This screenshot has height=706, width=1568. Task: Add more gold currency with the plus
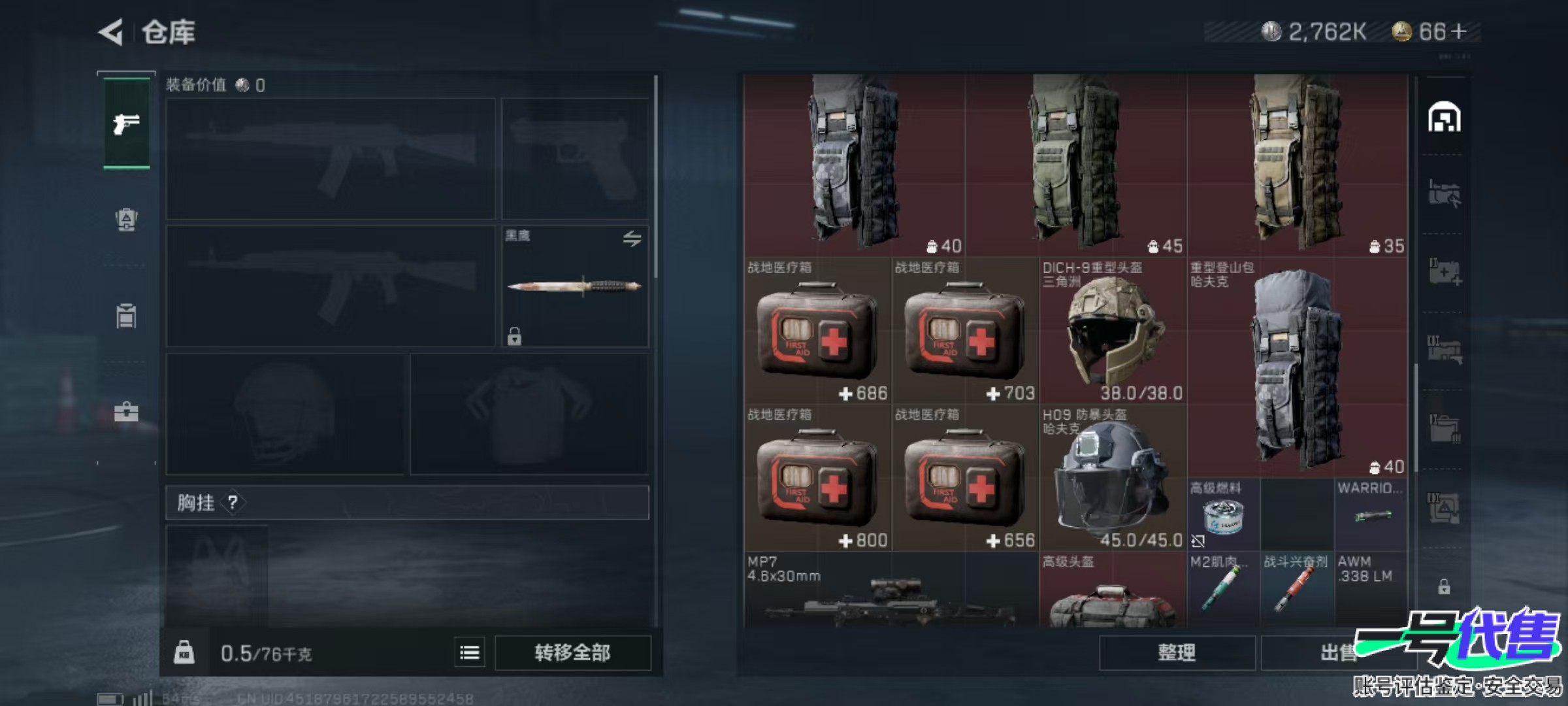[x=1458, y=31]
